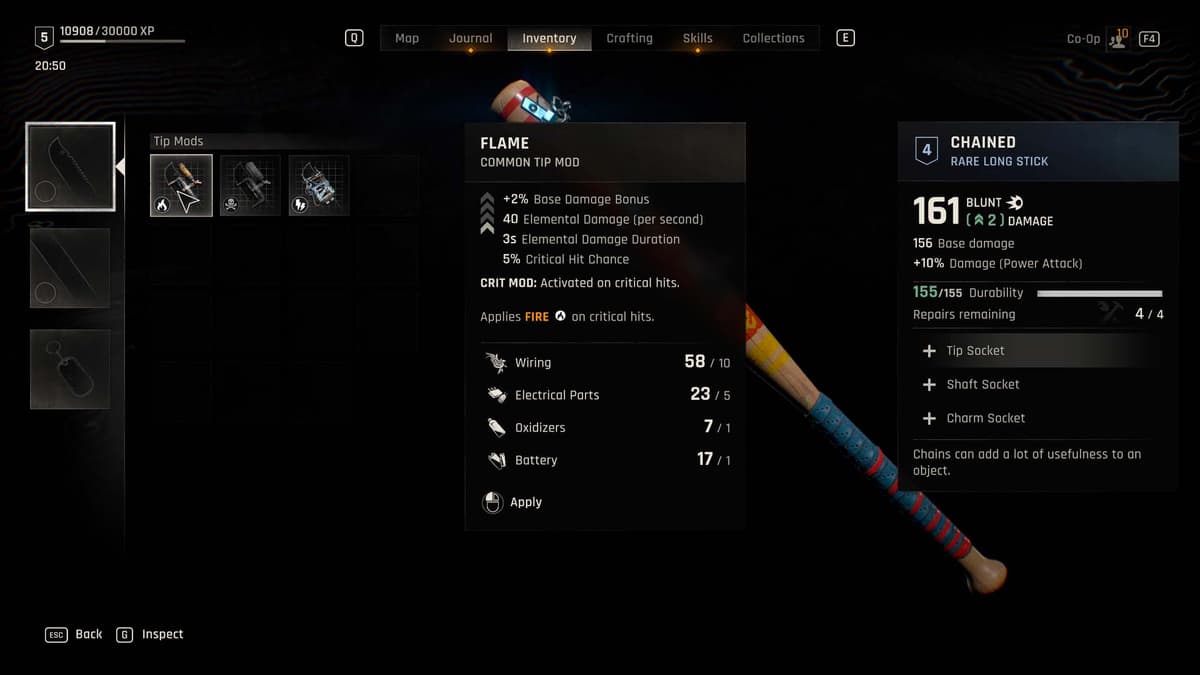
Task: Select the Flame tip mod icon
Action: (181, 185)
